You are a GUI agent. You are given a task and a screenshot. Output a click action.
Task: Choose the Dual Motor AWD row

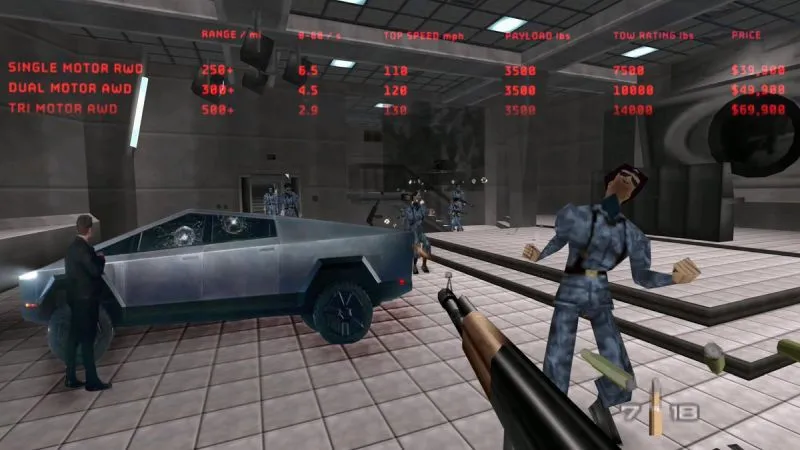pyautogui.click(x=70, y=88)
